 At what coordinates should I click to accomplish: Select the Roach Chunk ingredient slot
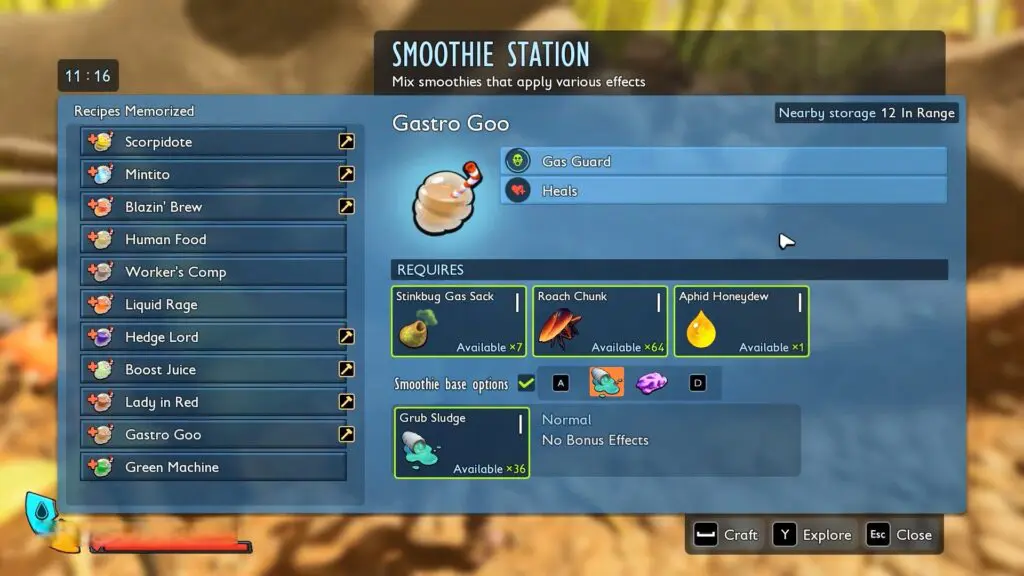pyautogui.click(x=601, y=321)
